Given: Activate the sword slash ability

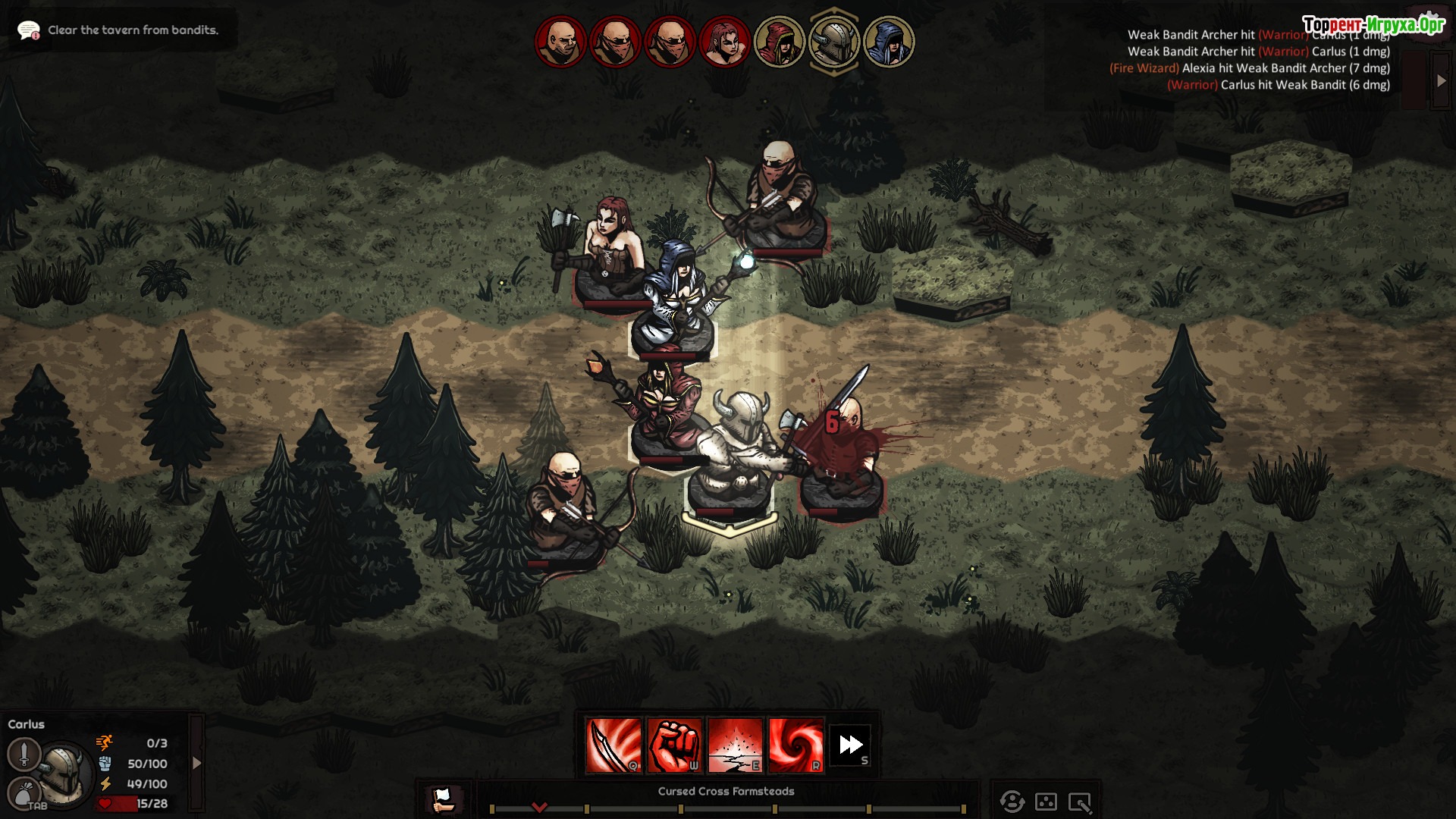Looking at the screenshot, I should pos(613,745).
